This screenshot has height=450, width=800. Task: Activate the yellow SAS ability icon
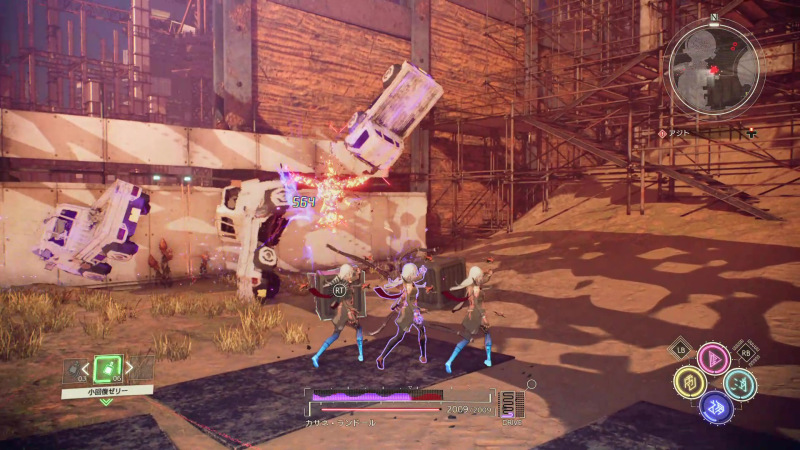[x=689, y=382]
